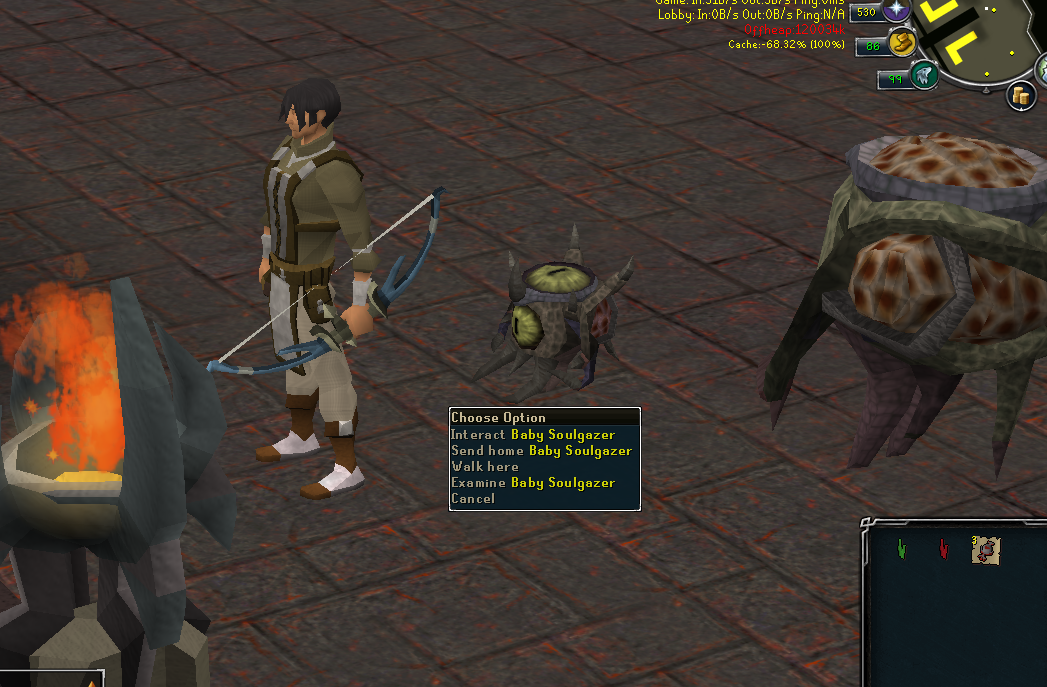Open the summoning wolf orb
Viewport: 1047px width, 687px height.
click(x=924, y=76)
